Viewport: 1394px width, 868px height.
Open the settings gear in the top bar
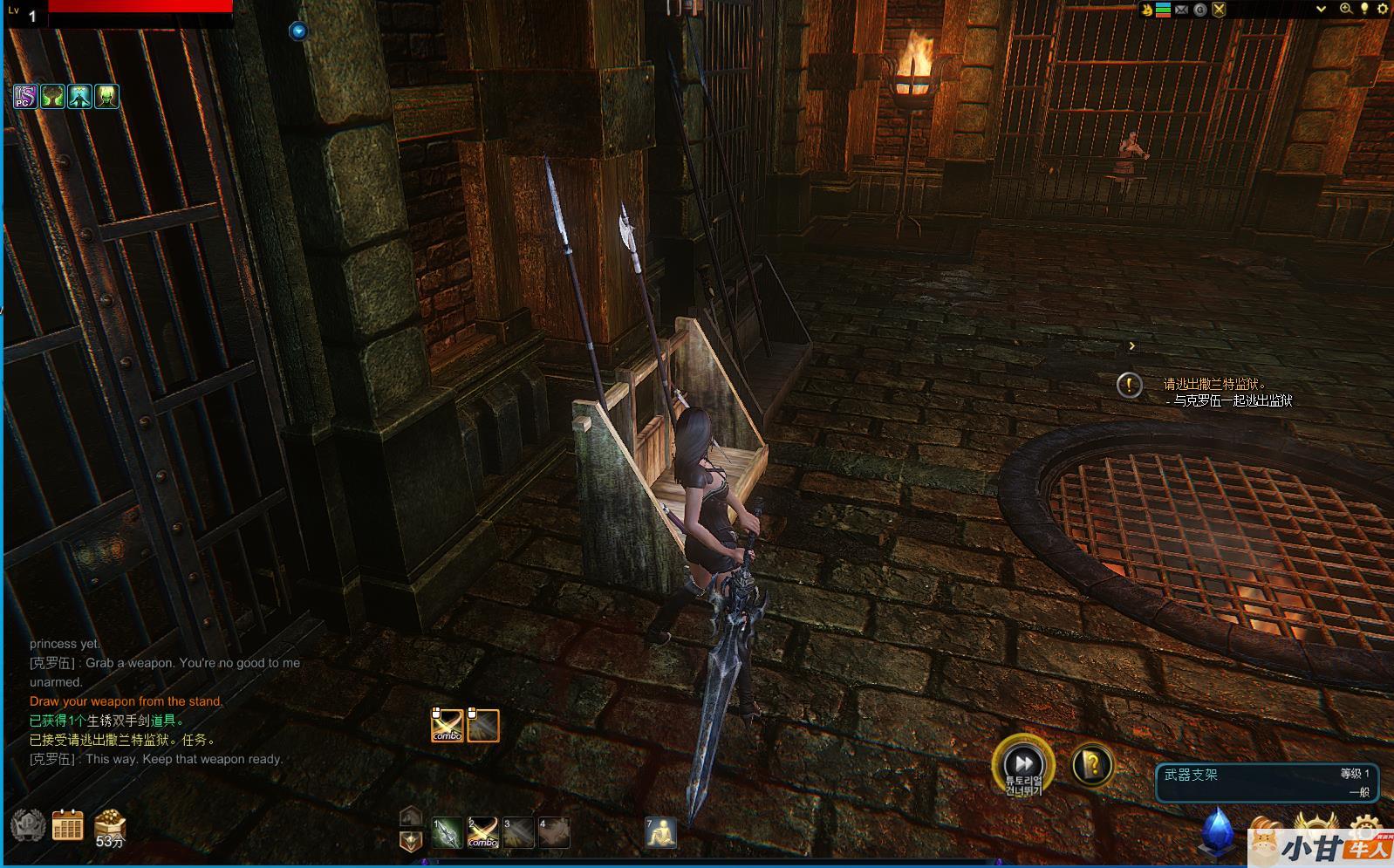(1381, 9)
